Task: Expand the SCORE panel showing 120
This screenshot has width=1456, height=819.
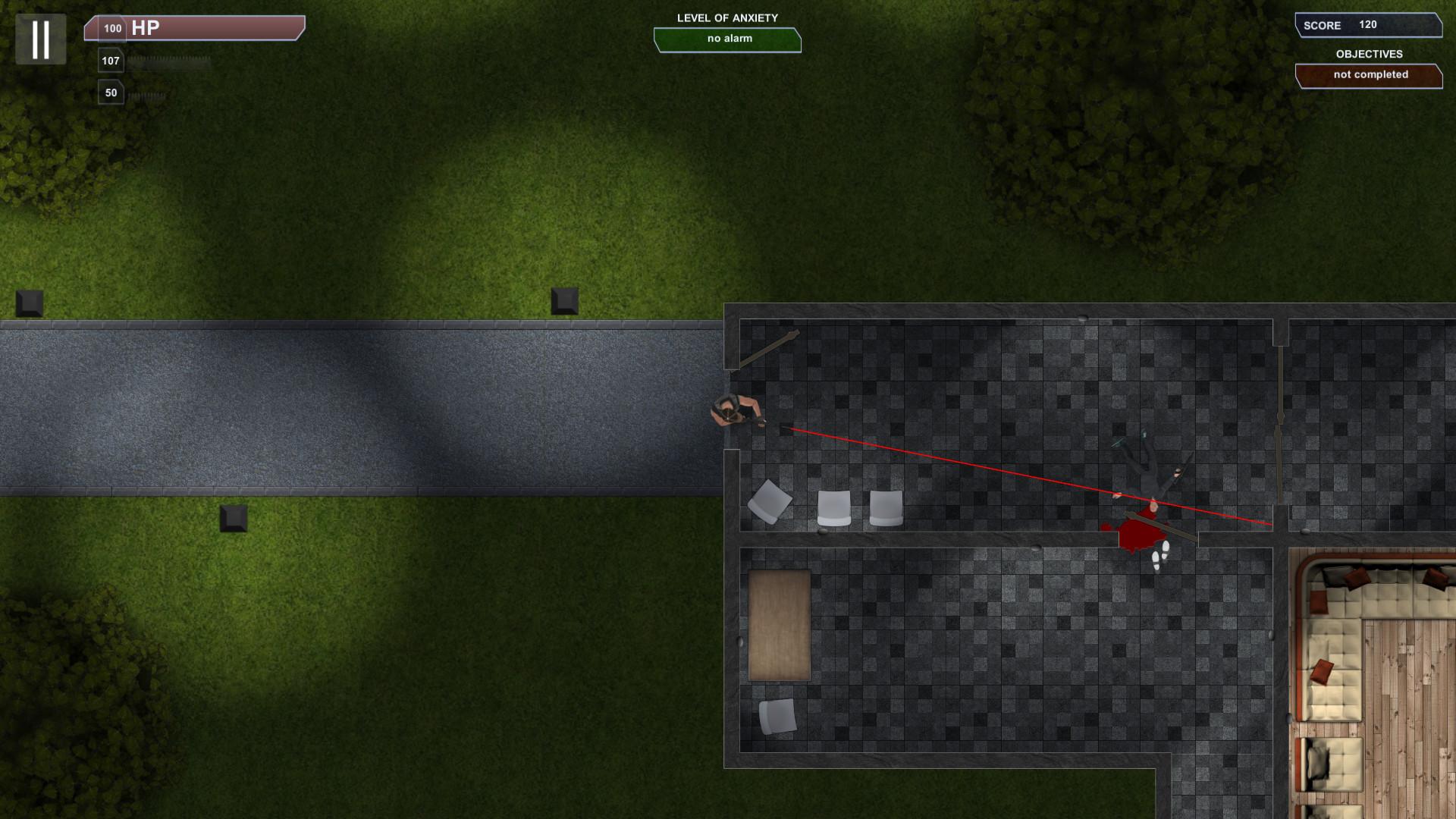Action: 1367,25
